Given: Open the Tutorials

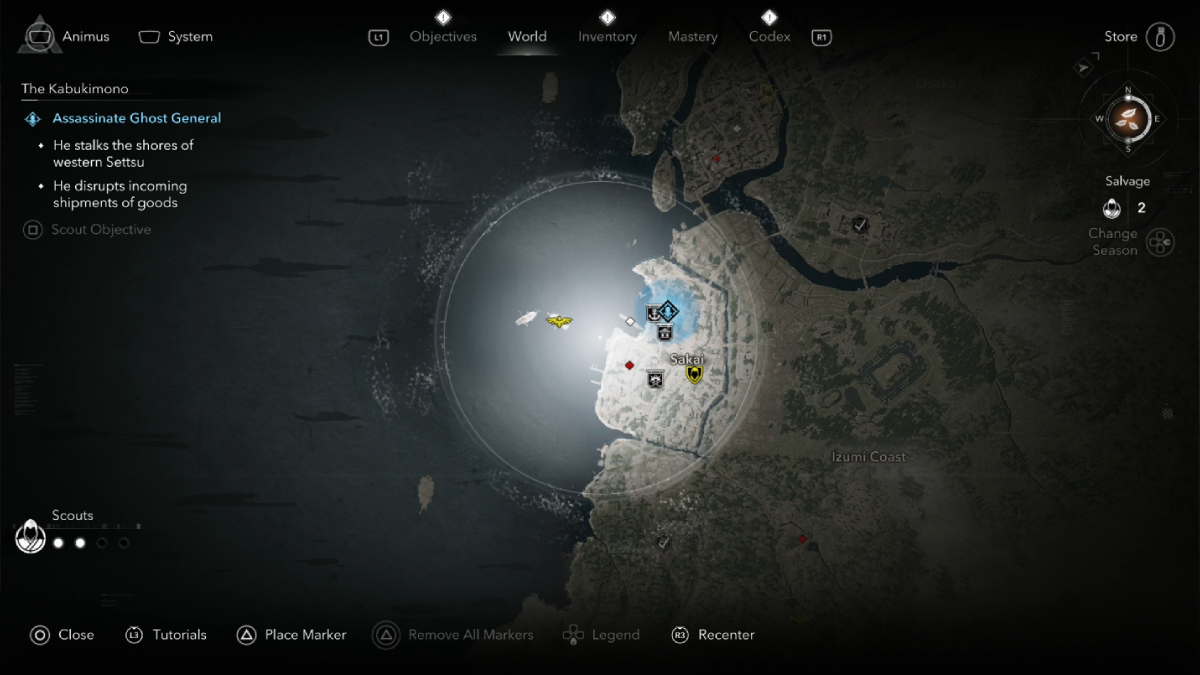Looking at the screenshot, I should 166,635.
